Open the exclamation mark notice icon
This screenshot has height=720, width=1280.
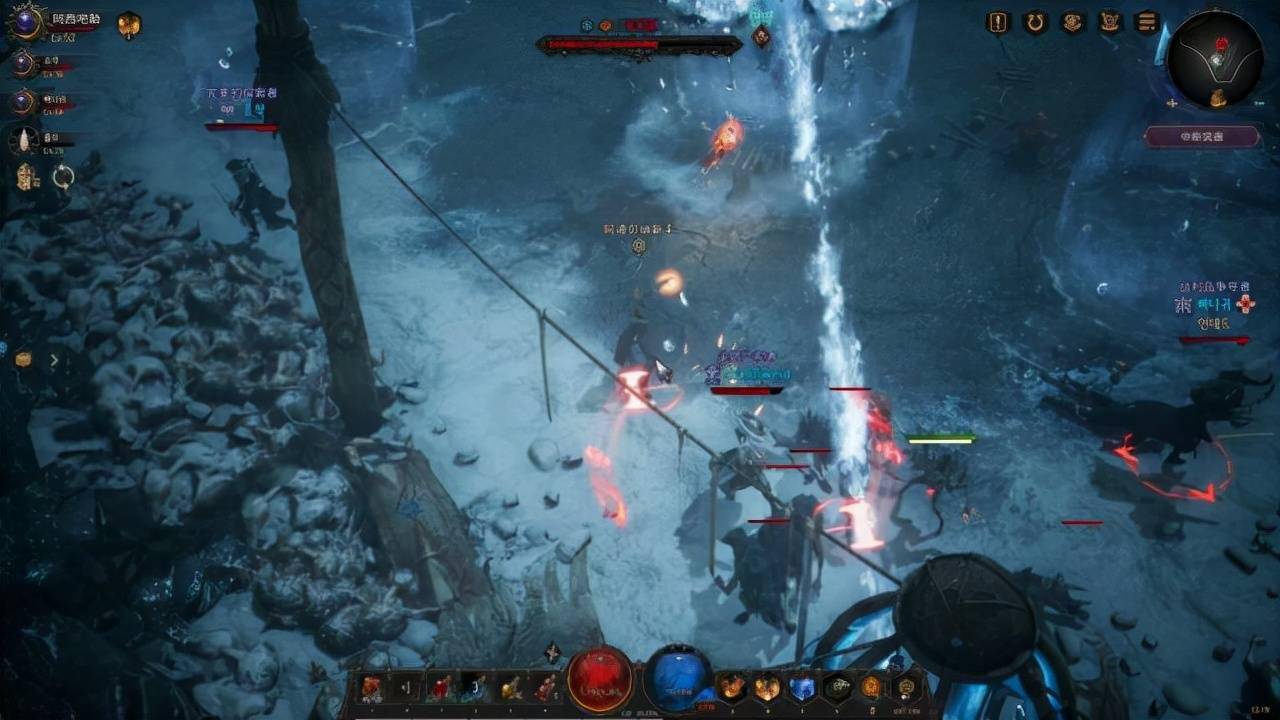coord(998,22)
